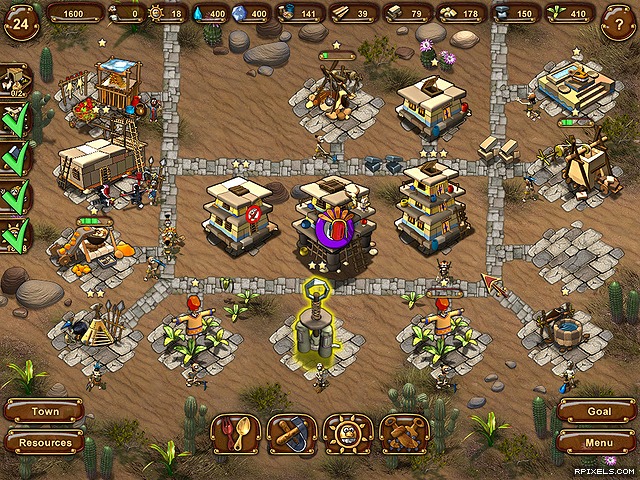The height and width of the screenshot is (480, 640).
Task: Activate the sun face toolbar icon
Action: tap(348, 434)
